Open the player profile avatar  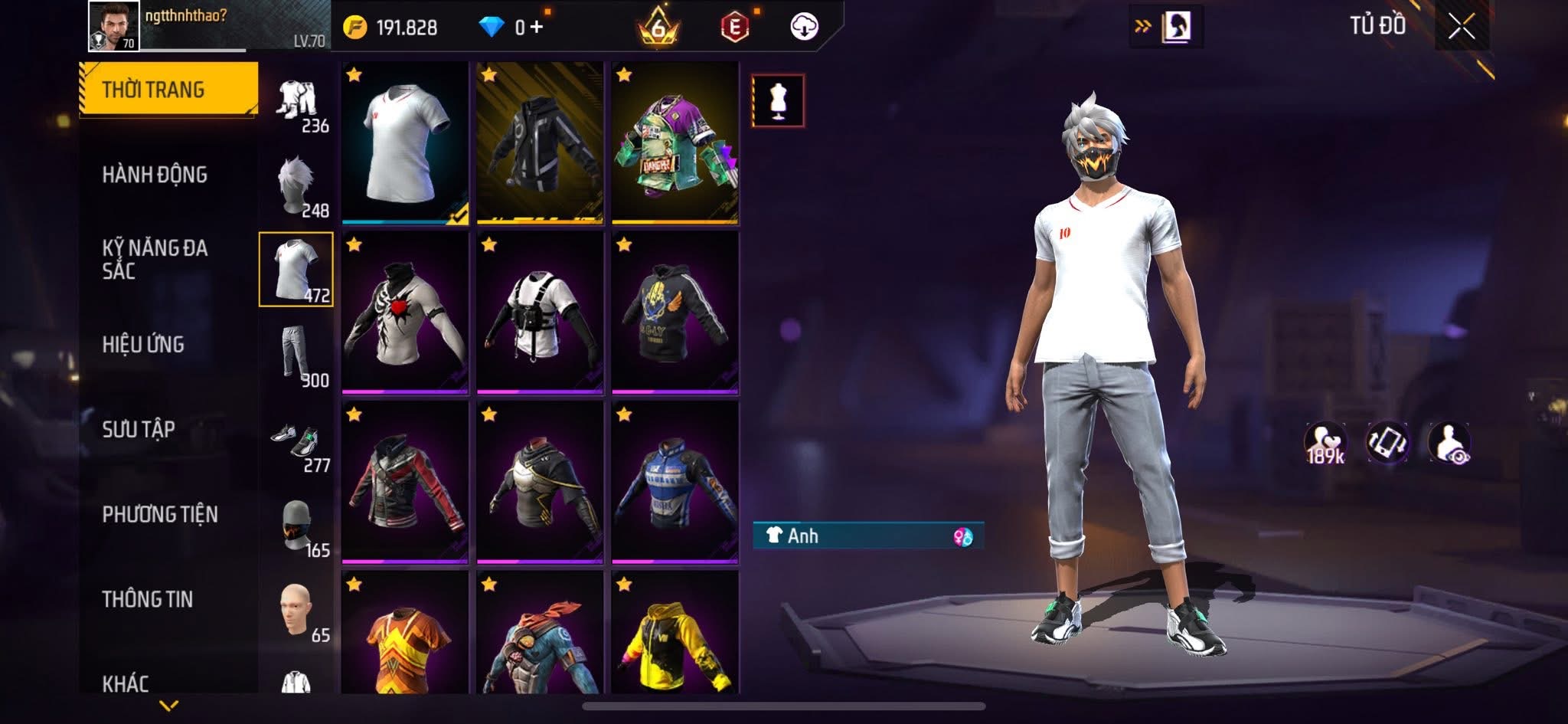click(114, 26)
